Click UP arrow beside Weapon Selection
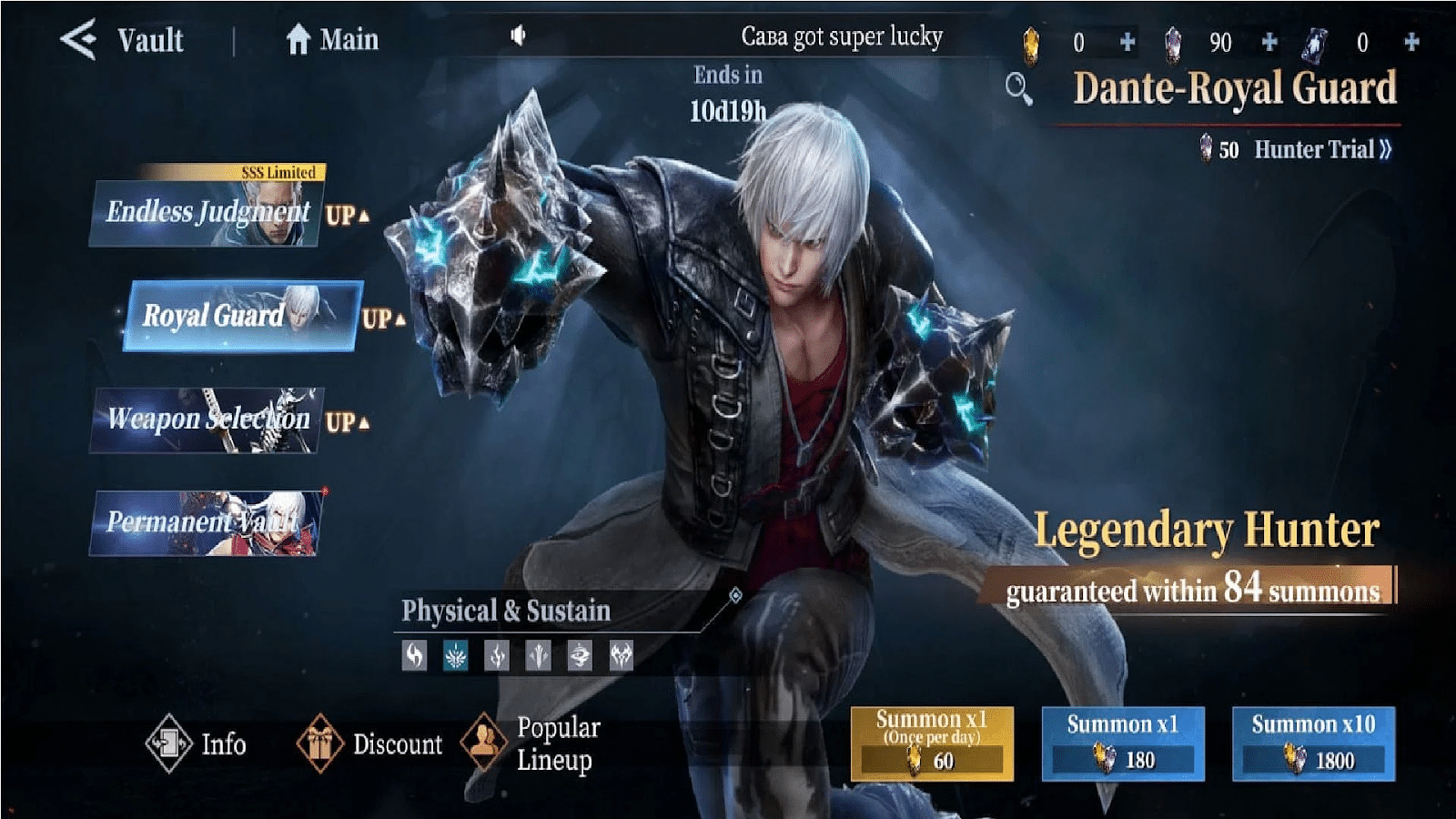Viewport: 1456px width, 819px height. coord(349,421)
